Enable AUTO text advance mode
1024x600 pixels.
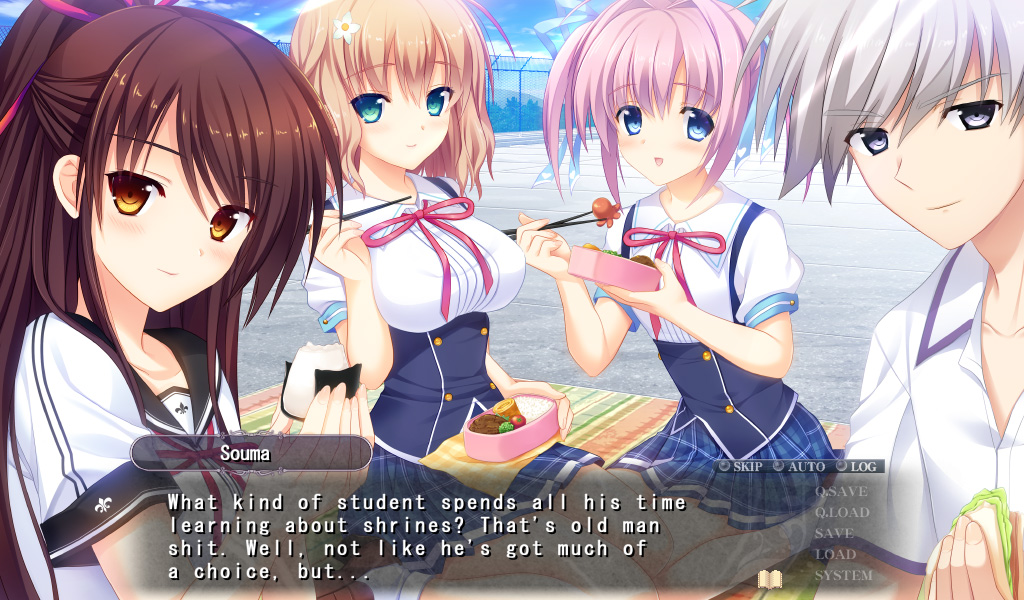pyautogui.click(x=799, y=467)
